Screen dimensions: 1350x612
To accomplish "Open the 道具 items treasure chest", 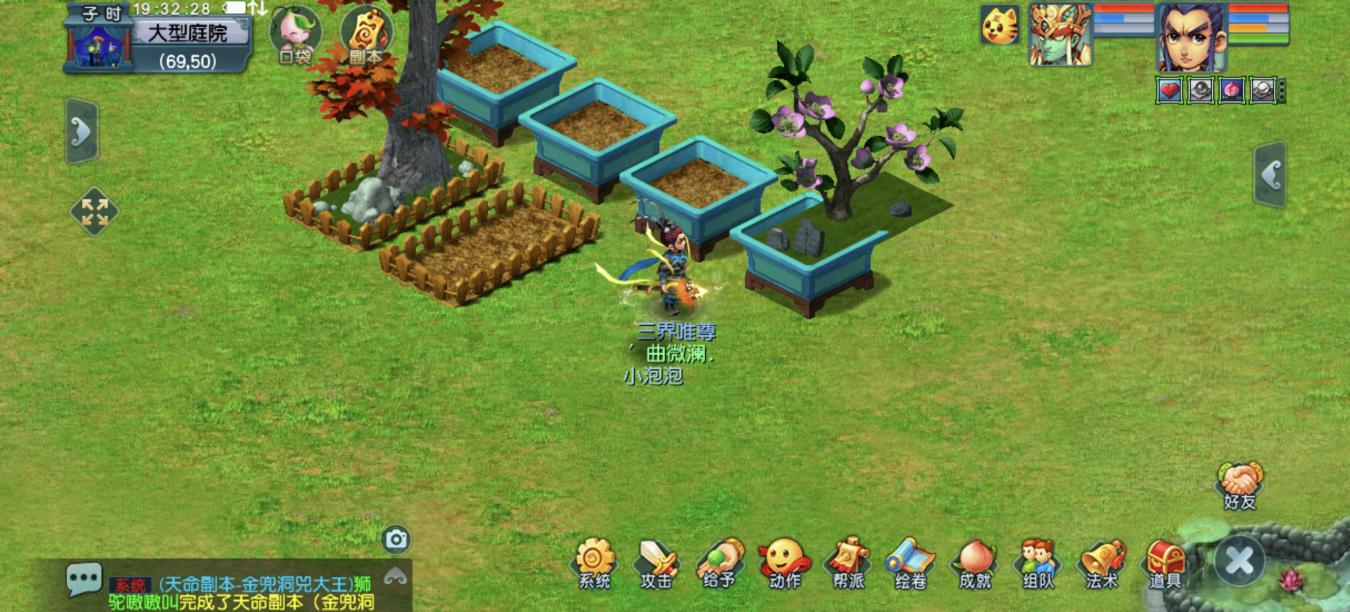I will pyautogui.click(x=1165, y=562).
